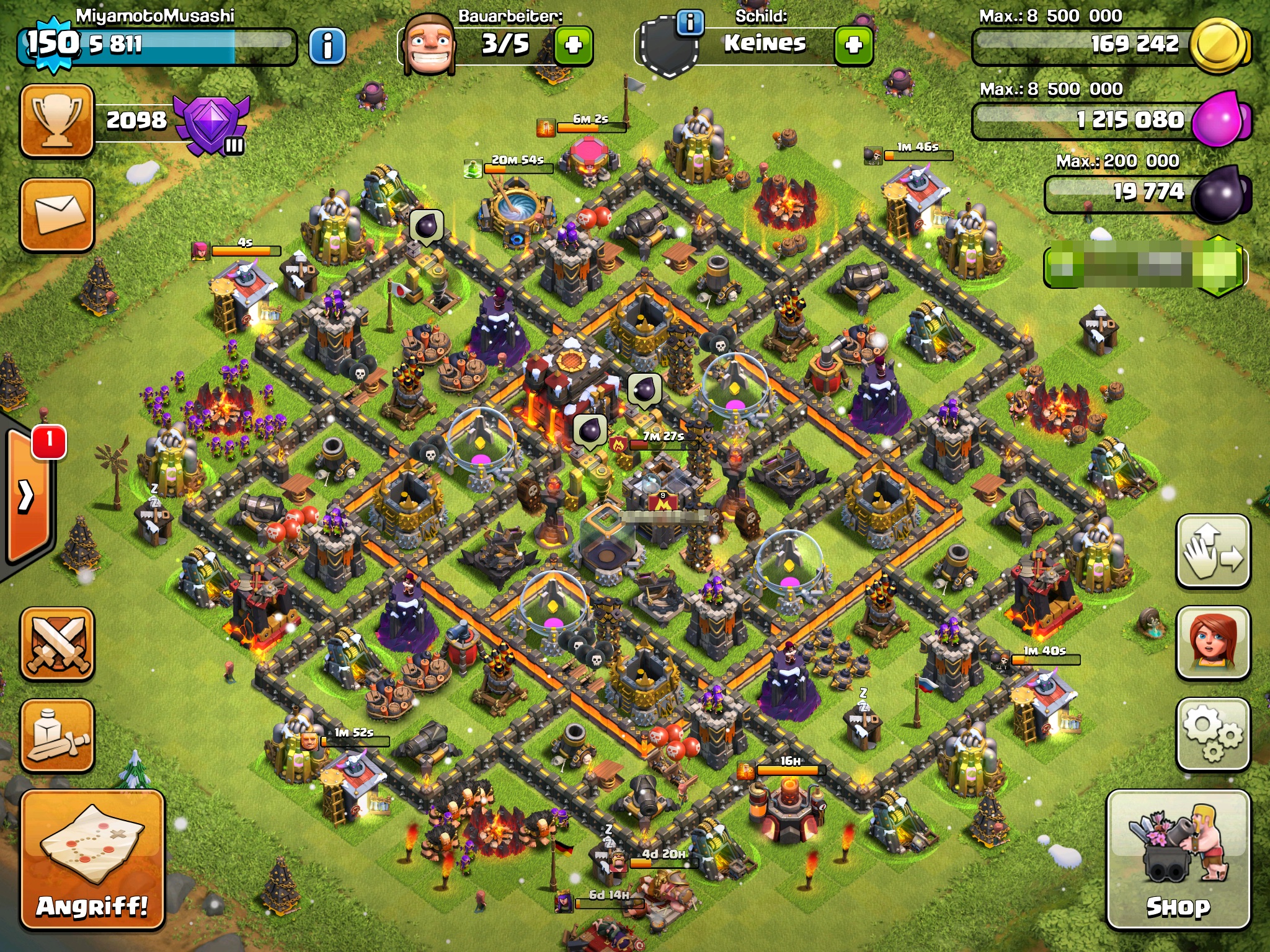
Task: Open the settings gears menu
Action: coord(1213,735)
